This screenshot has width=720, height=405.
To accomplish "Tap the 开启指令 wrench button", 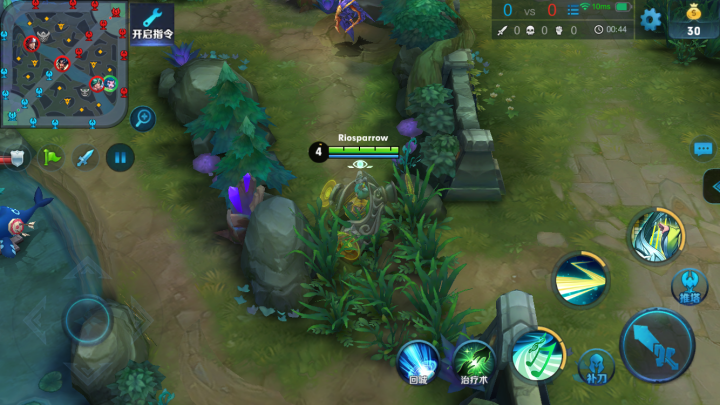I will point(152,22).
